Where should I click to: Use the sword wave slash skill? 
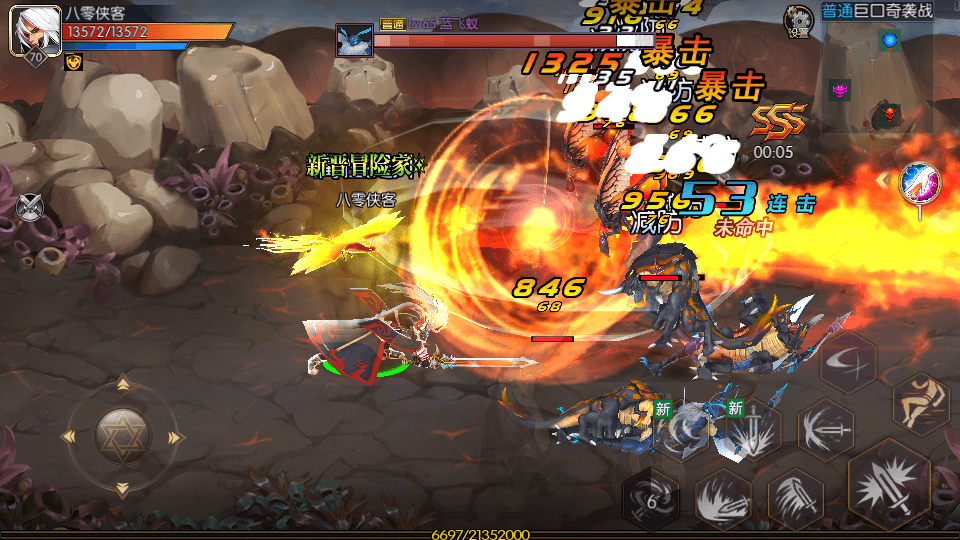click(x=722, y=497)
